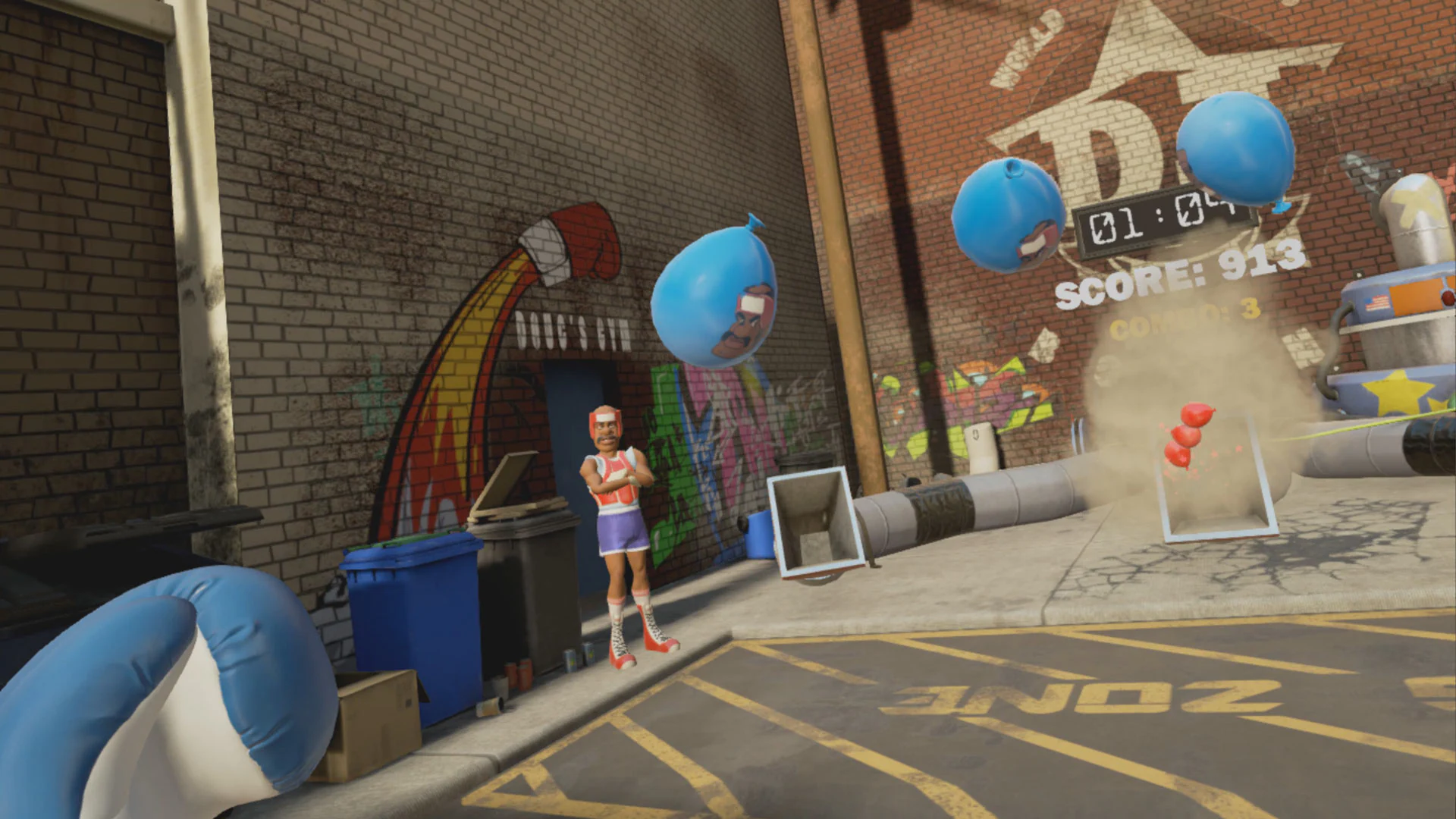Click the giant blue boxing glove
Image resolution: width=1456 pixels, height=819 pixels.
tap(136, 682)
